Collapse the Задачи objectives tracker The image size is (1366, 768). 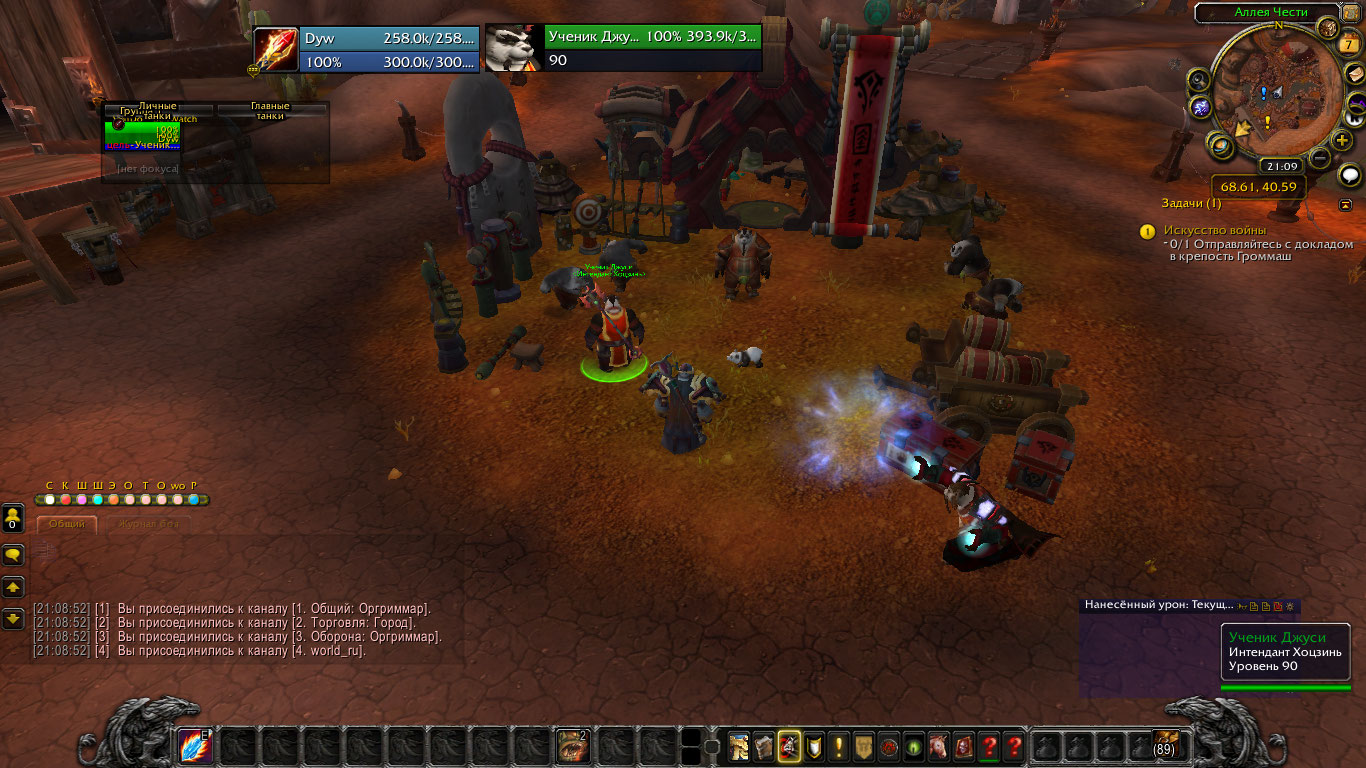point(1346,204)
